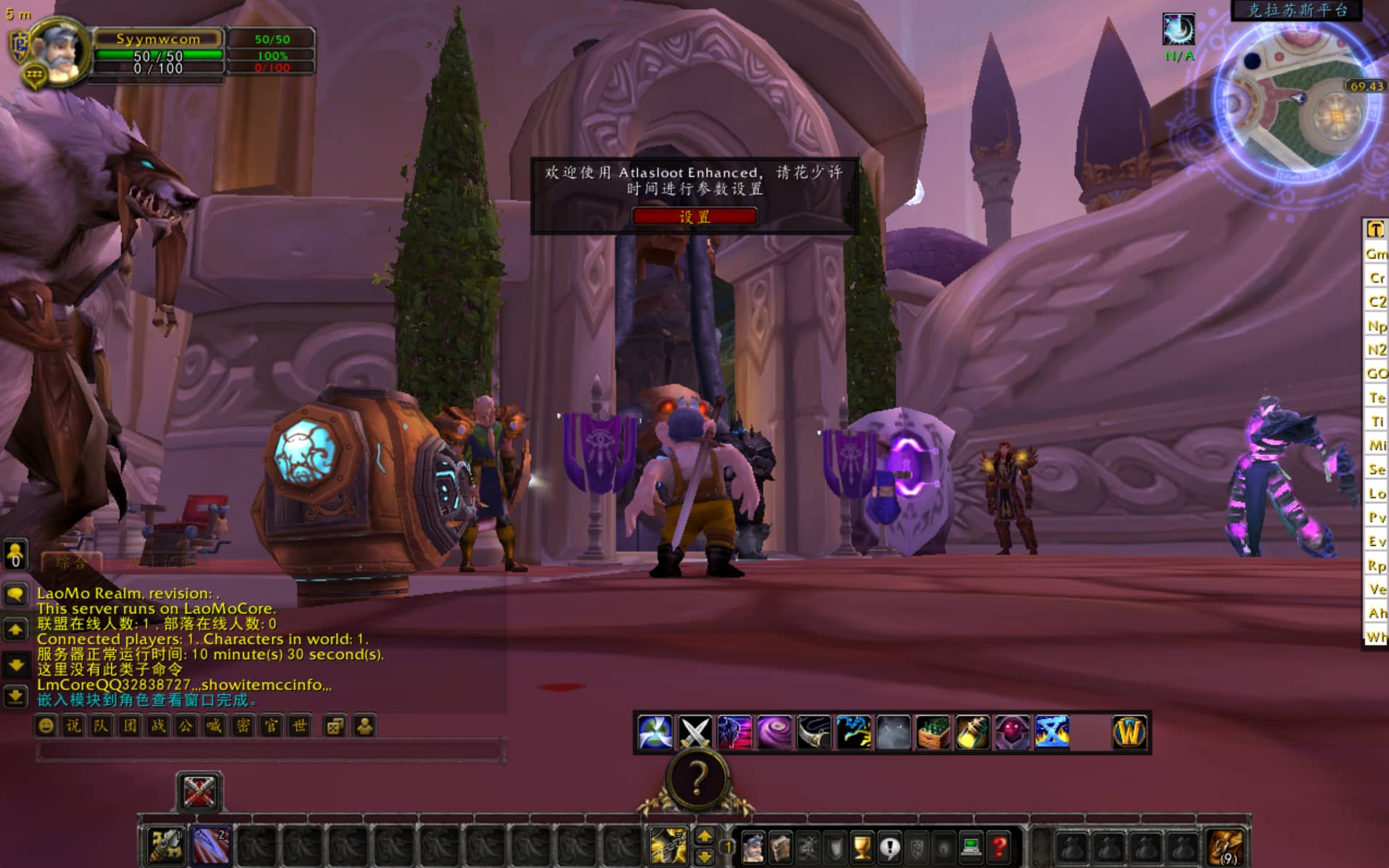Open the backpack bag slot

click(1226, 846)
